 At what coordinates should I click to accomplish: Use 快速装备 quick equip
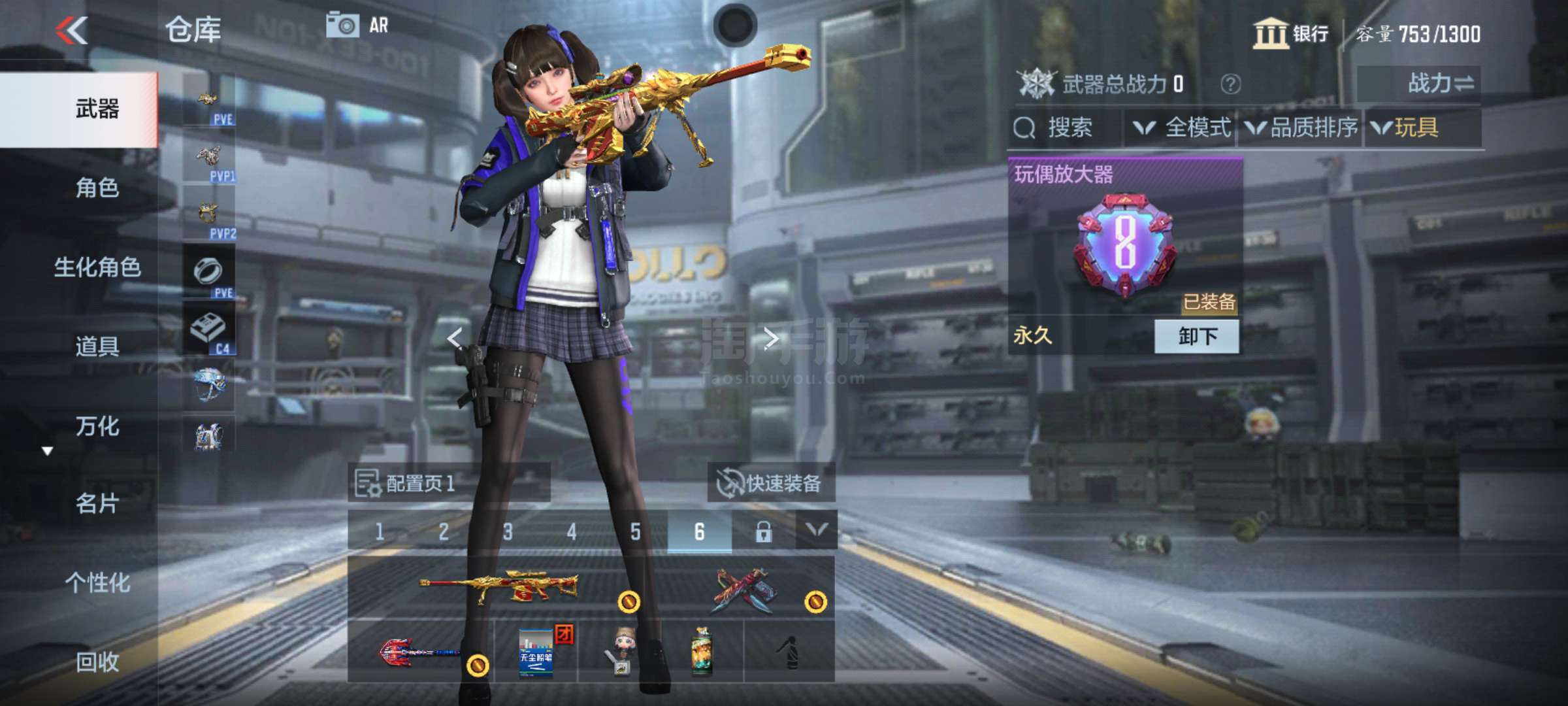770,484
